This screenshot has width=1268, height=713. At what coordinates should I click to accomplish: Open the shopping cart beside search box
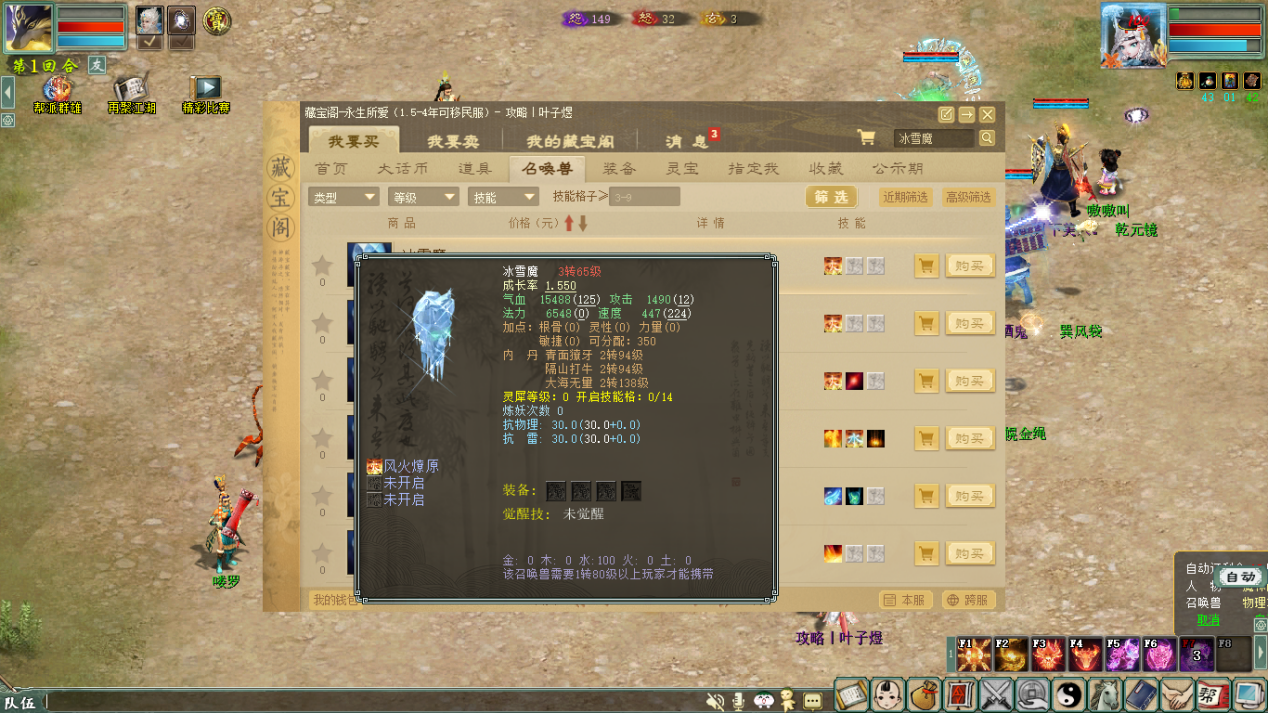coord(866,138)
